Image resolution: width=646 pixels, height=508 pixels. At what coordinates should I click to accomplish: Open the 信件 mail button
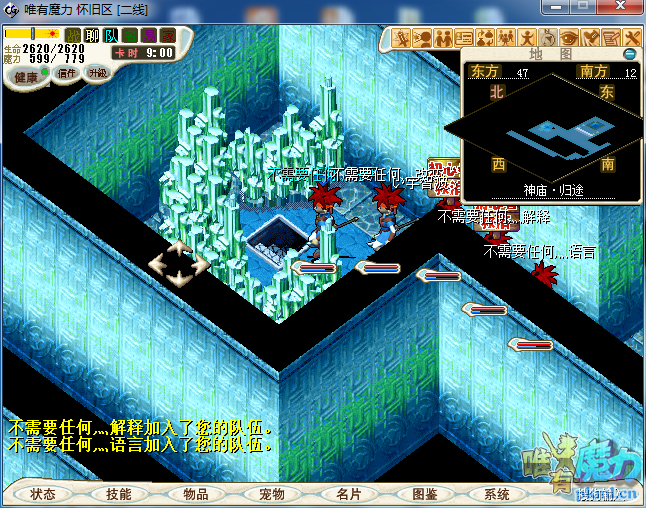pos(67,73)
